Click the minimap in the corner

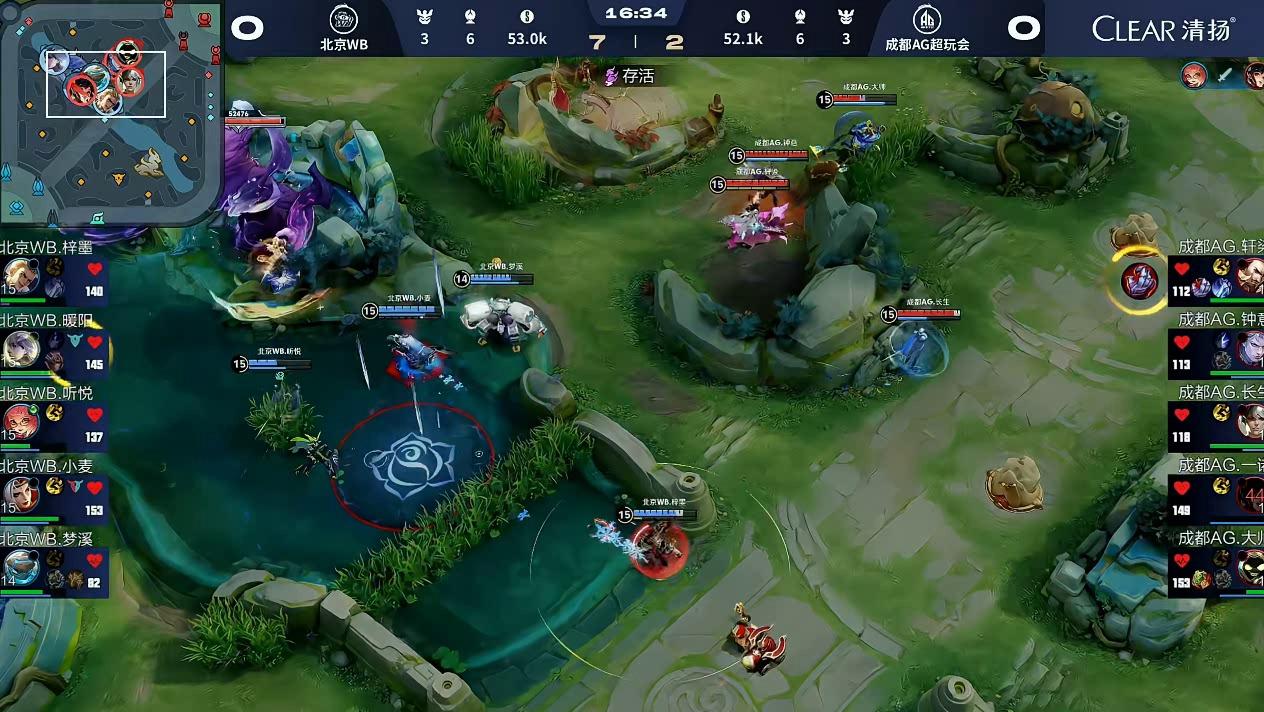tap(110, 110)
